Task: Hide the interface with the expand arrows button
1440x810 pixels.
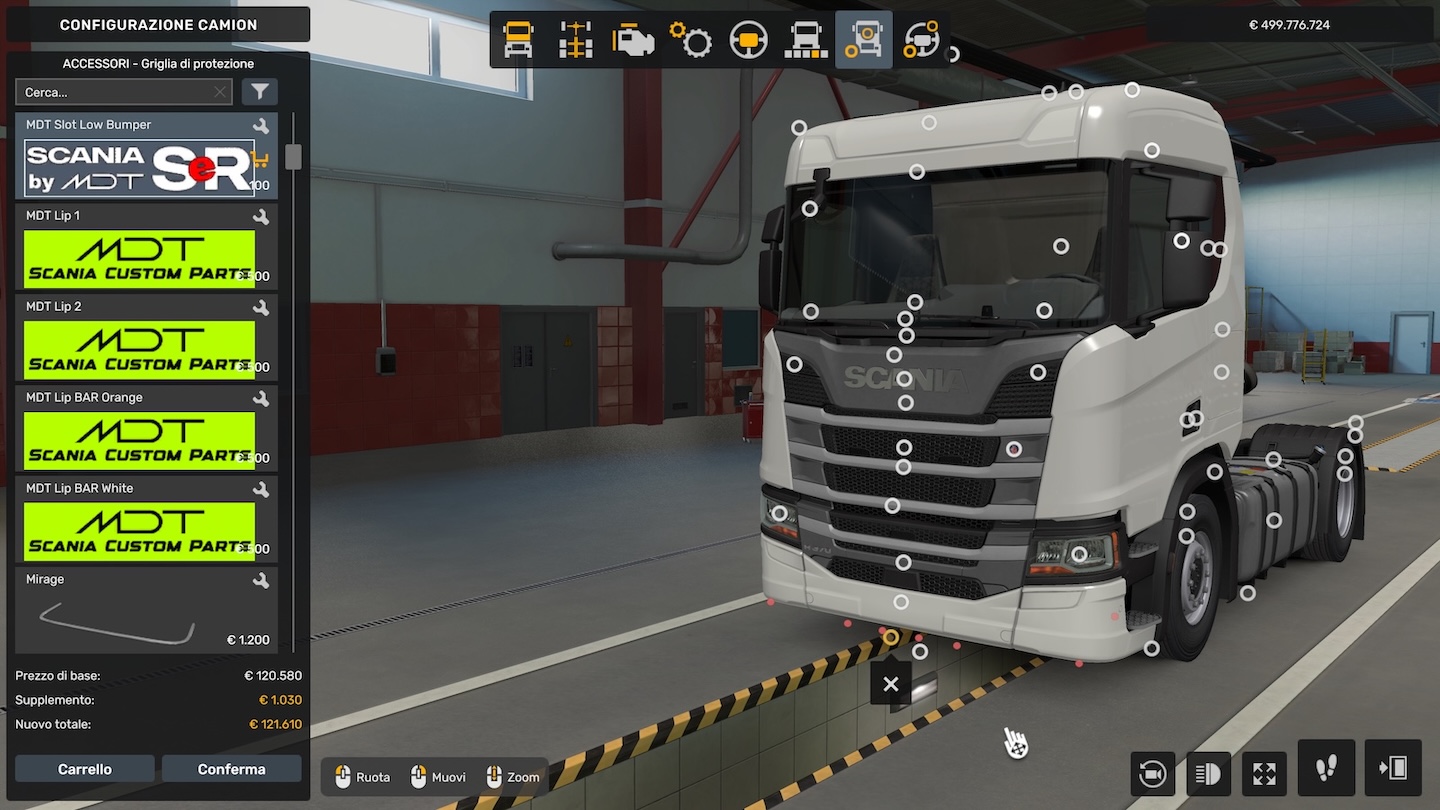Action: (x=1264, y=773)
